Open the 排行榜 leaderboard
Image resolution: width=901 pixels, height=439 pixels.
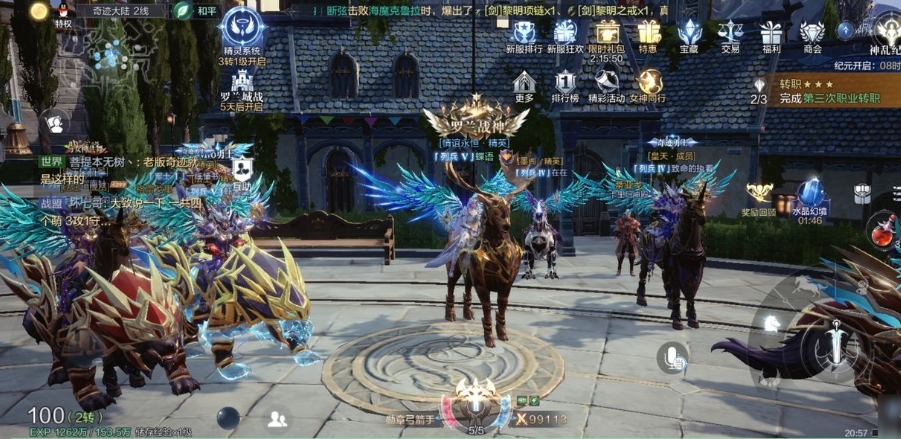click(566, 85)
